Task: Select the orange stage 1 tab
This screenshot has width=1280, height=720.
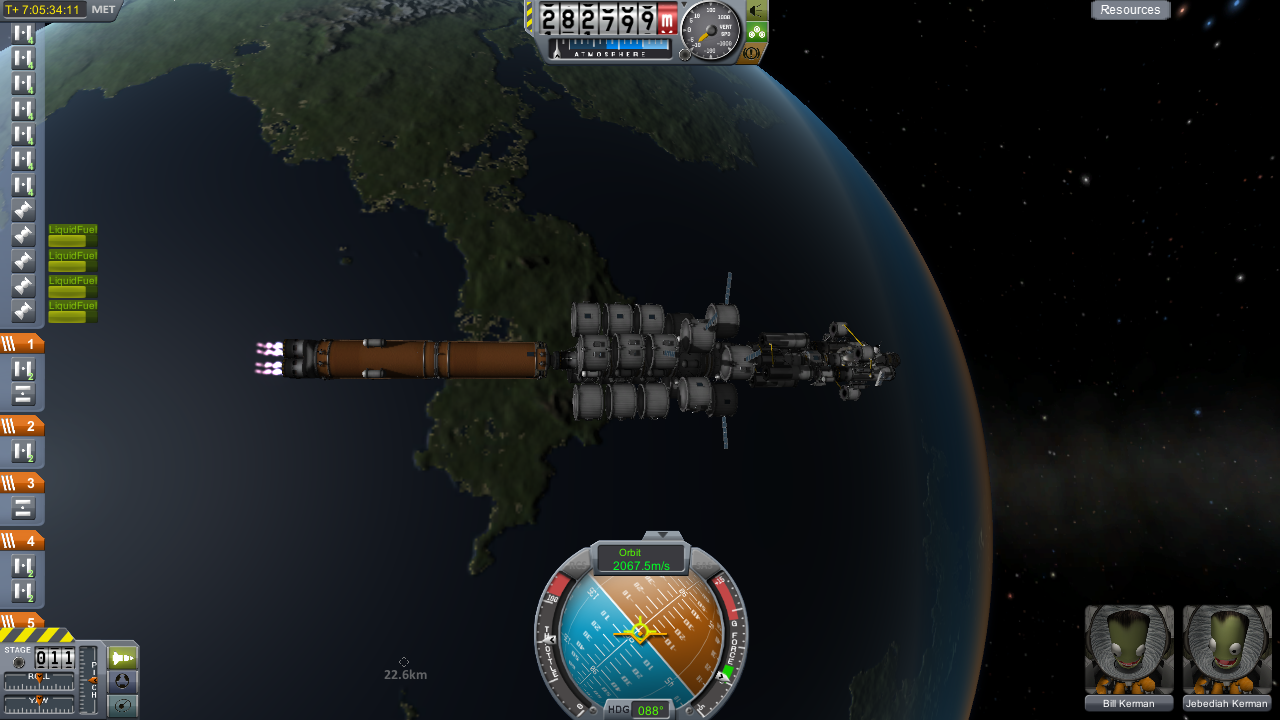Action: pos(22,344)
